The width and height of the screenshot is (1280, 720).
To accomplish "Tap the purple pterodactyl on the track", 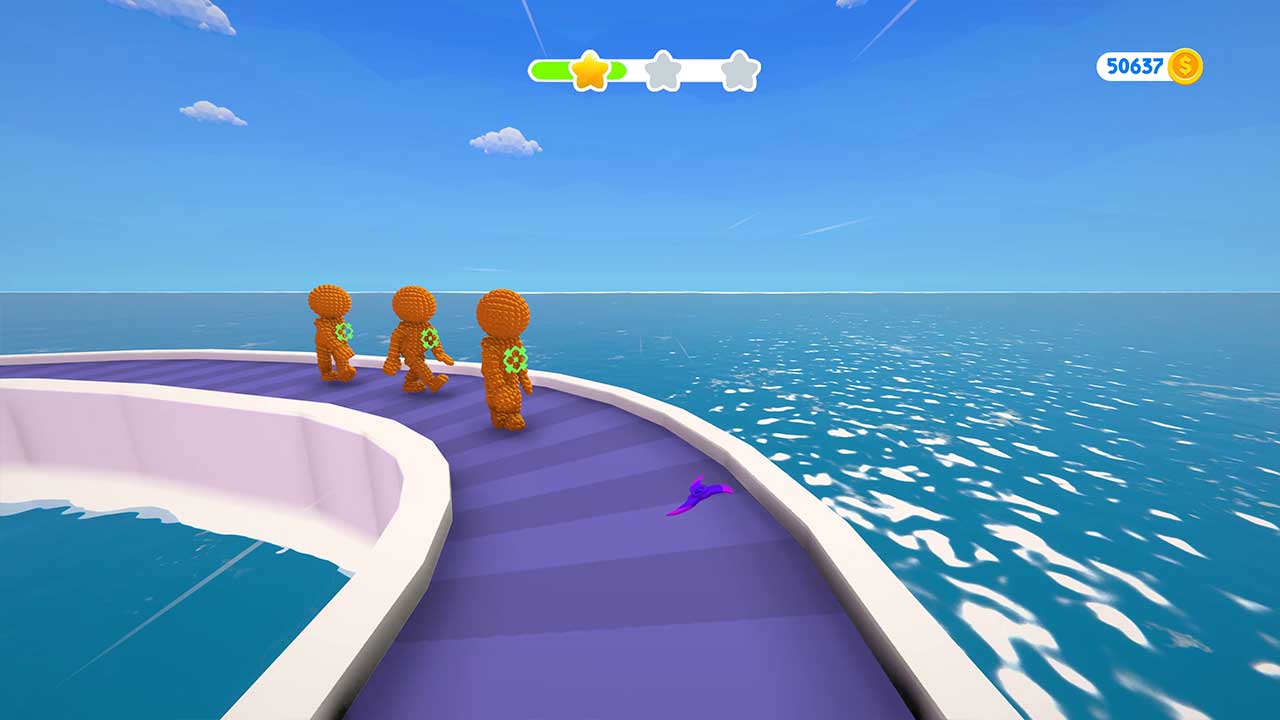I will pyautogui.click(x=703, y=494).
